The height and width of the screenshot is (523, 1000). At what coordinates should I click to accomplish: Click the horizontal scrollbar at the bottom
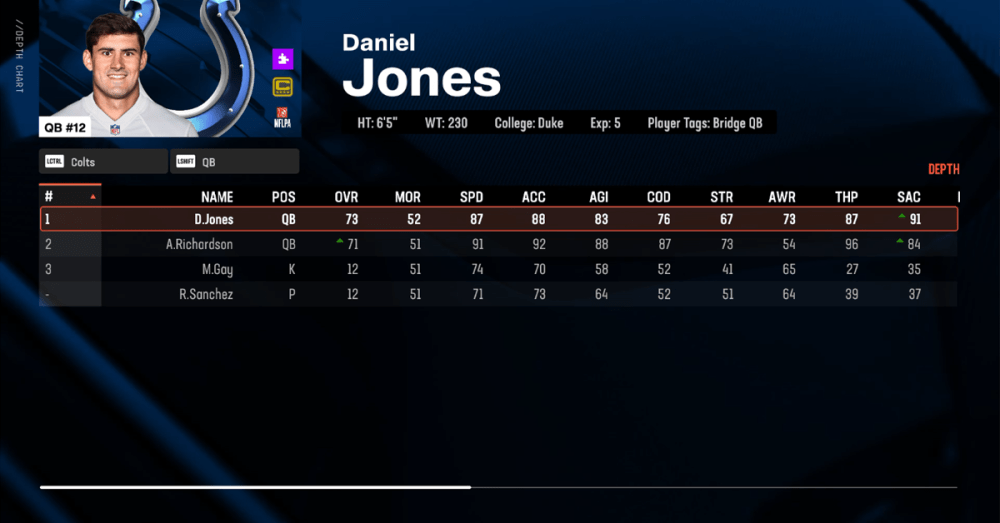click(255, 487)
